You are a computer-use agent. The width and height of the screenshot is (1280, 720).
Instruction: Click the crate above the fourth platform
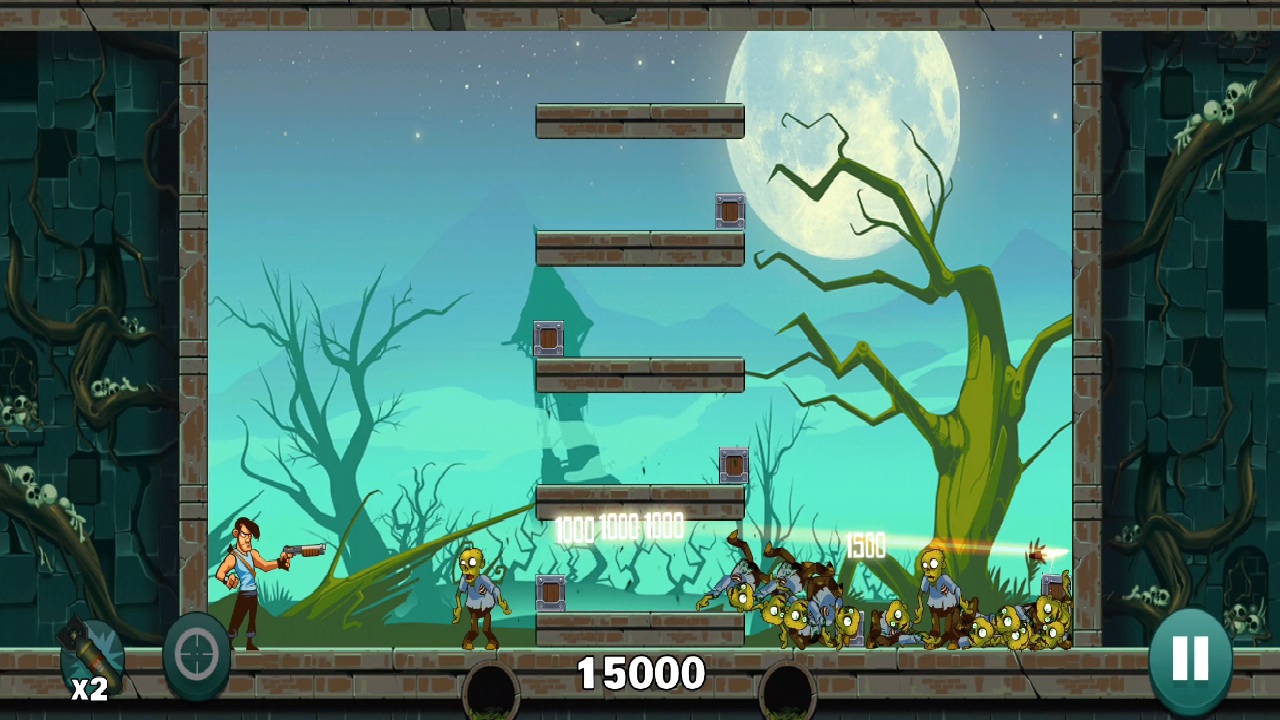tap(733, 463)
